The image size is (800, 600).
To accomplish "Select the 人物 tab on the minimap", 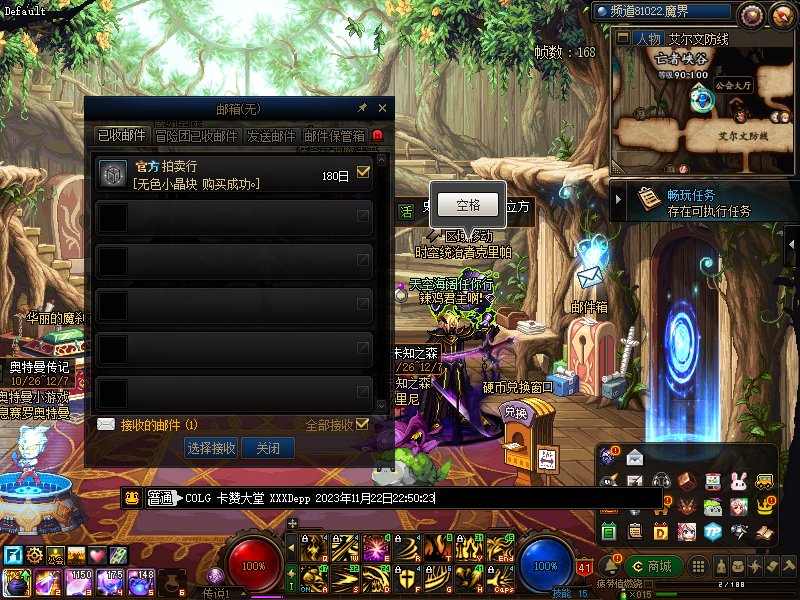I will coord(647,39).
